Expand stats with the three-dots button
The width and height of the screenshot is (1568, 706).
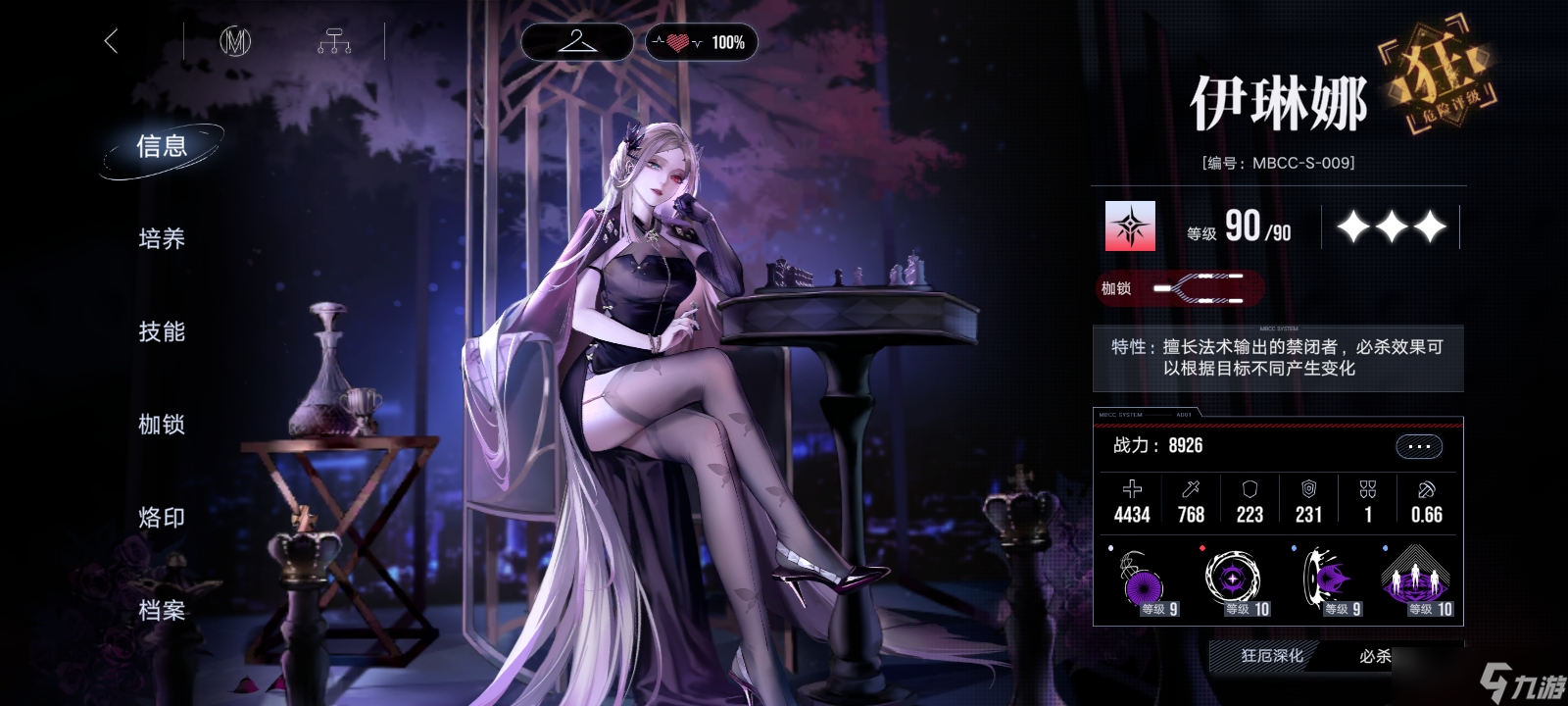pos(1418,447)
